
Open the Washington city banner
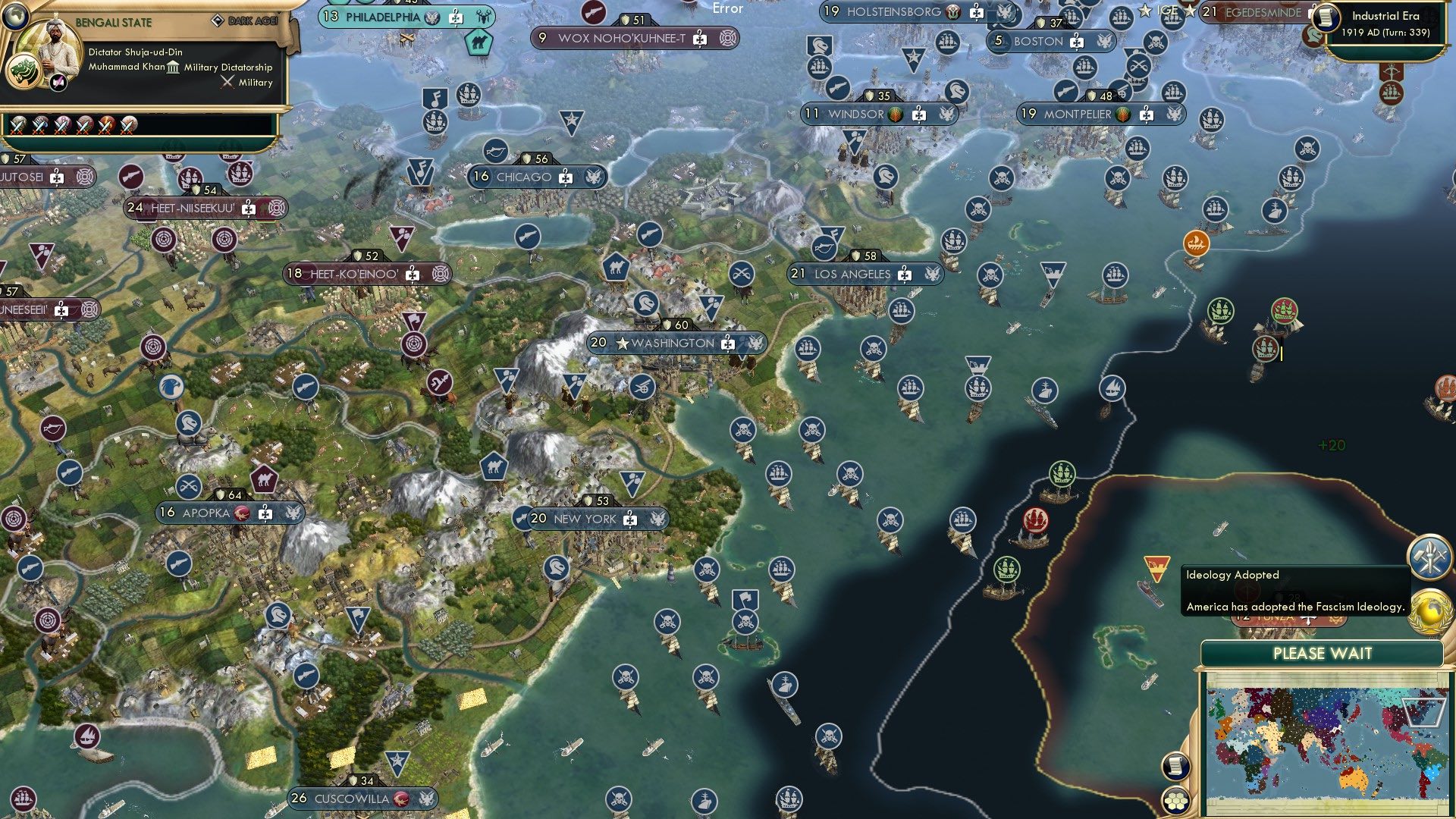tap(671, 342)
